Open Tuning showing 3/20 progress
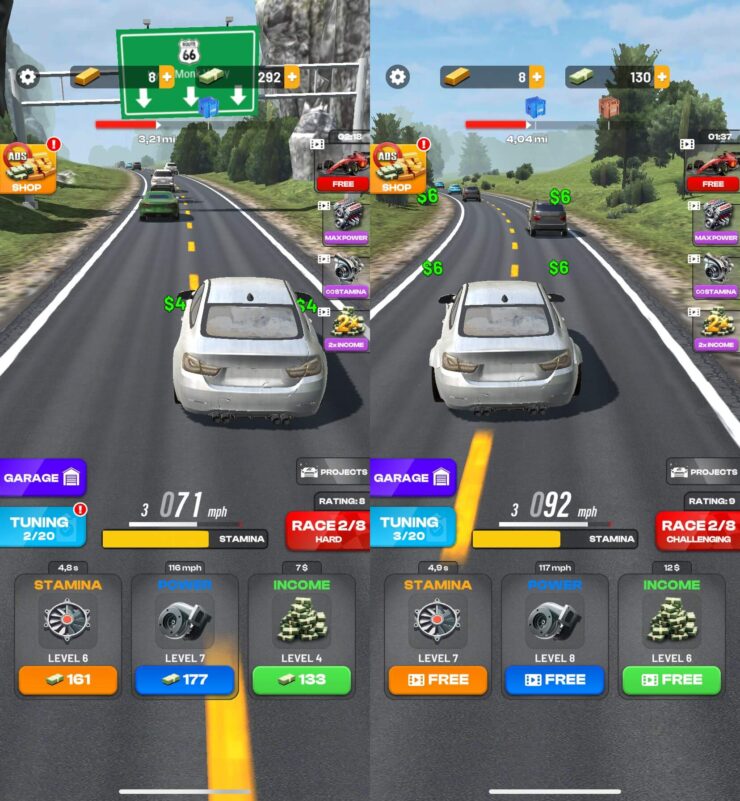 pyautogui.click(x=411, y=527)
